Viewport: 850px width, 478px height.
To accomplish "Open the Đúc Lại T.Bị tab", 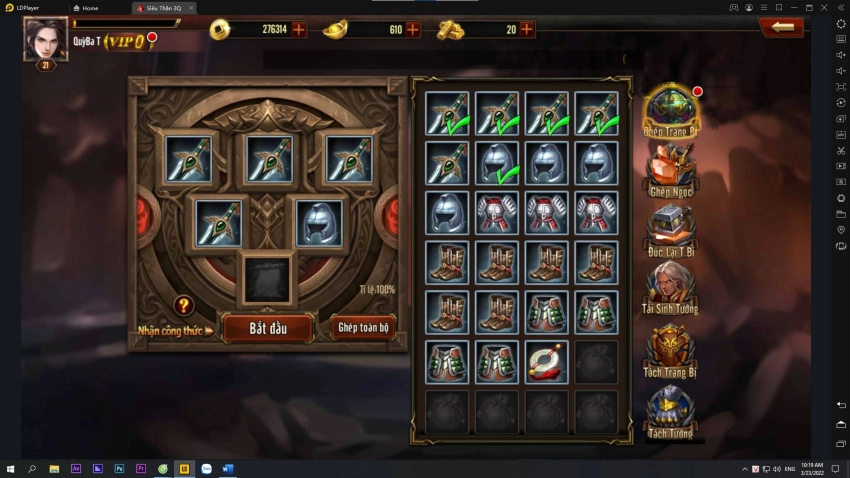I will click(671, 230).
